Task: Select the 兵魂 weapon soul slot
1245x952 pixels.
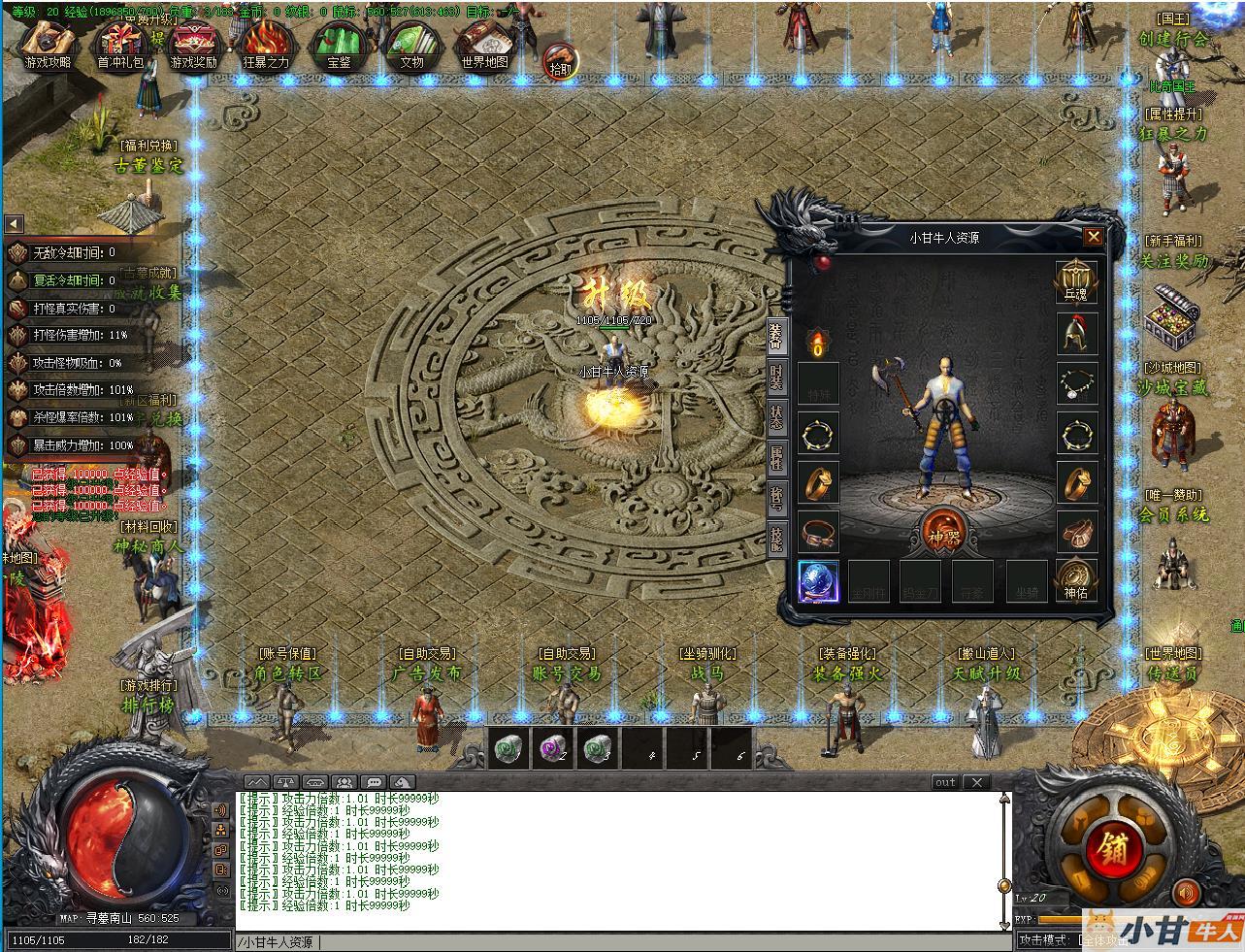Action: pos(1076,281)
